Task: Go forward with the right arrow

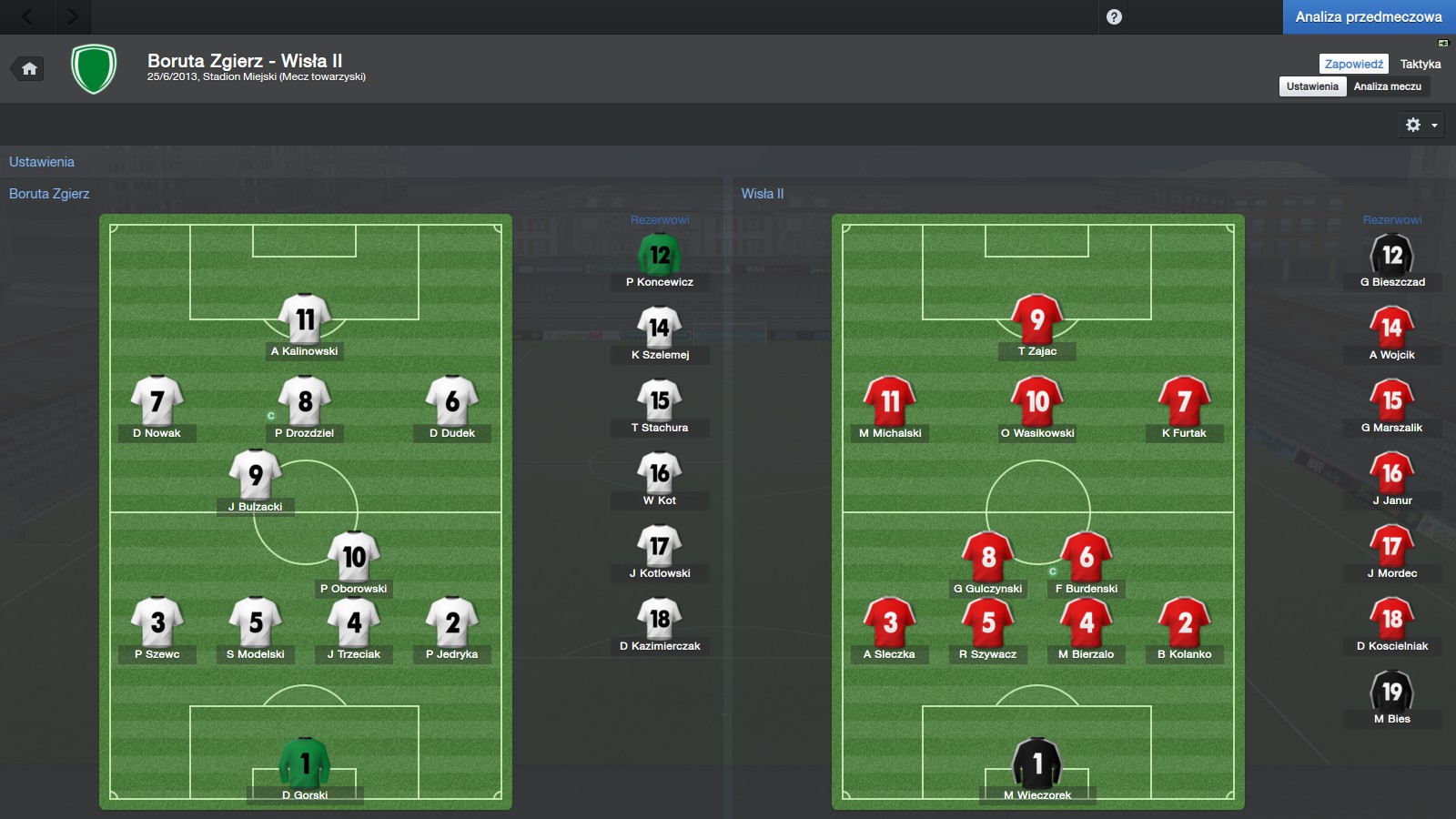Action: (73, 16)
